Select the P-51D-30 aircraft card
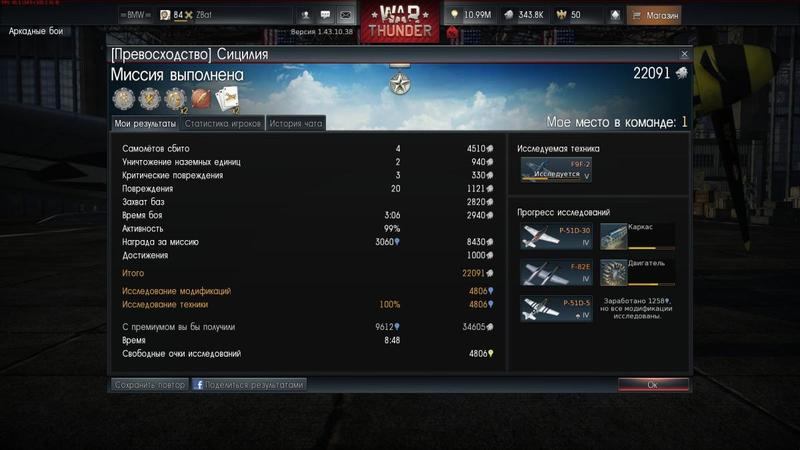Image resolution: width=800 pixels, height=450 pixels. coord(556,236)
